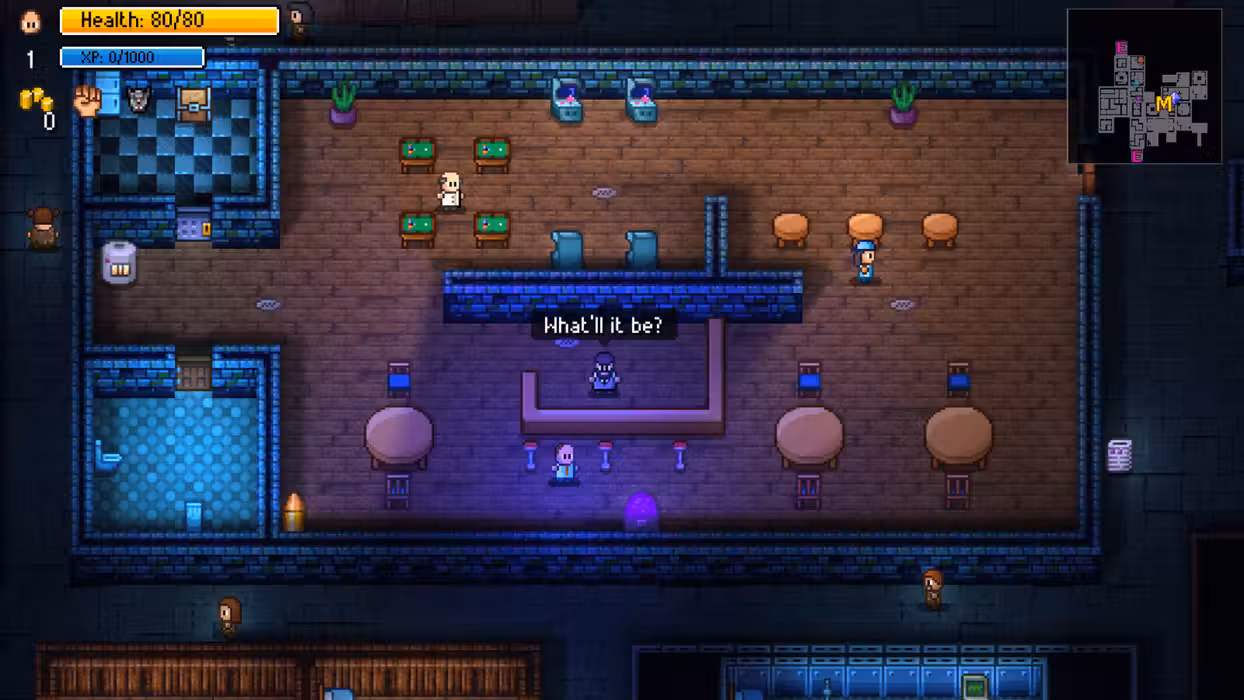Click the yellow M marker on minimap
1244x700 pixels.
1163,104
